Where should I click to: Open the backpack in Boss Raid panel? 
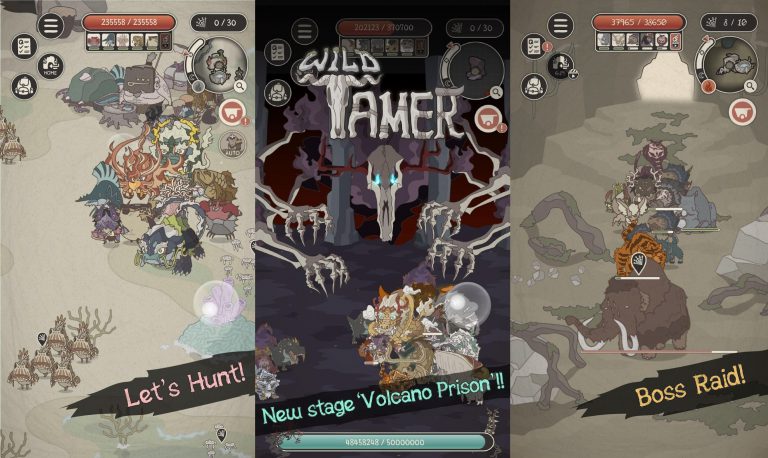pos(534,86)
